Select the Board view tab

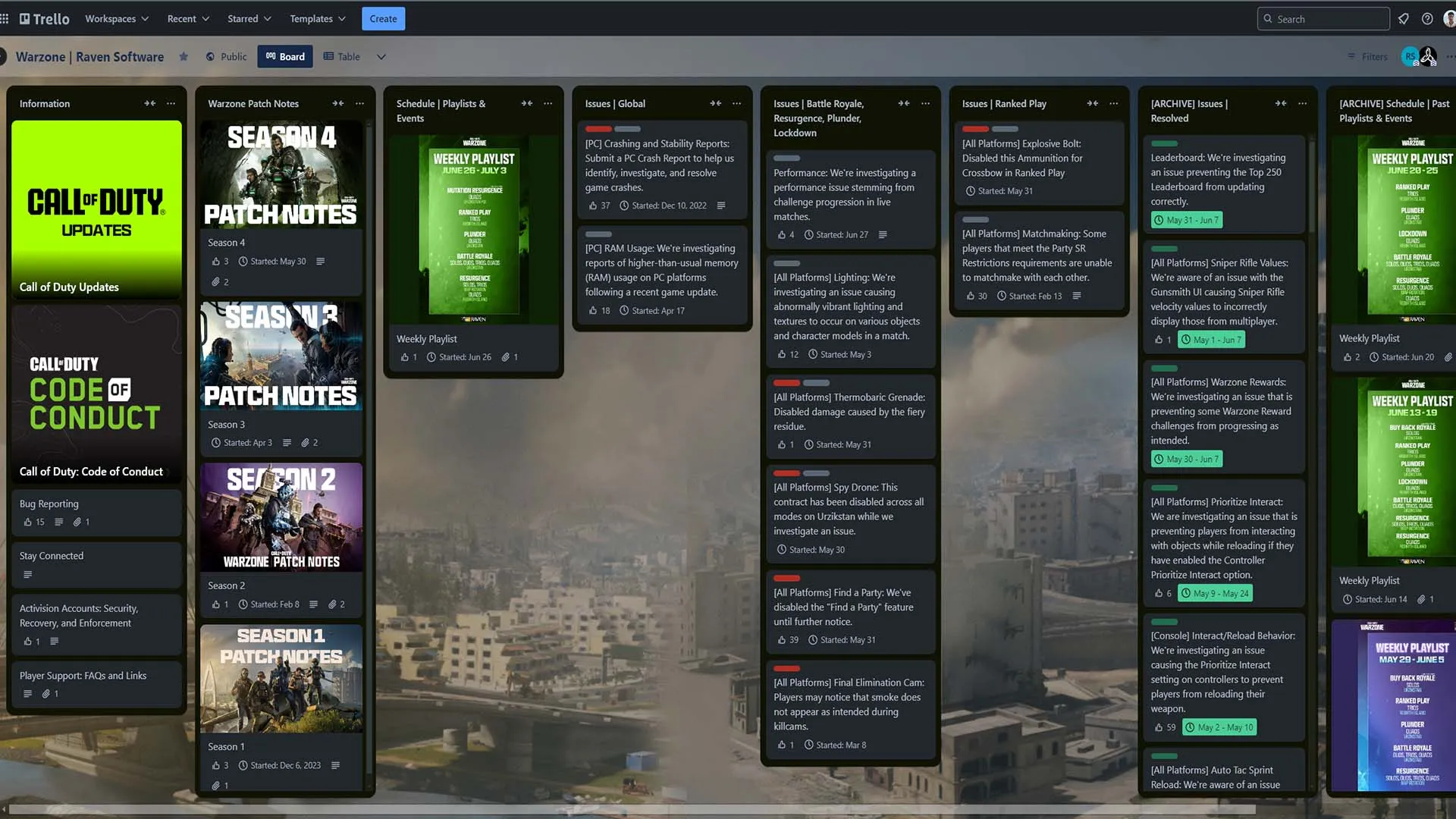click(x=285, y=56)
